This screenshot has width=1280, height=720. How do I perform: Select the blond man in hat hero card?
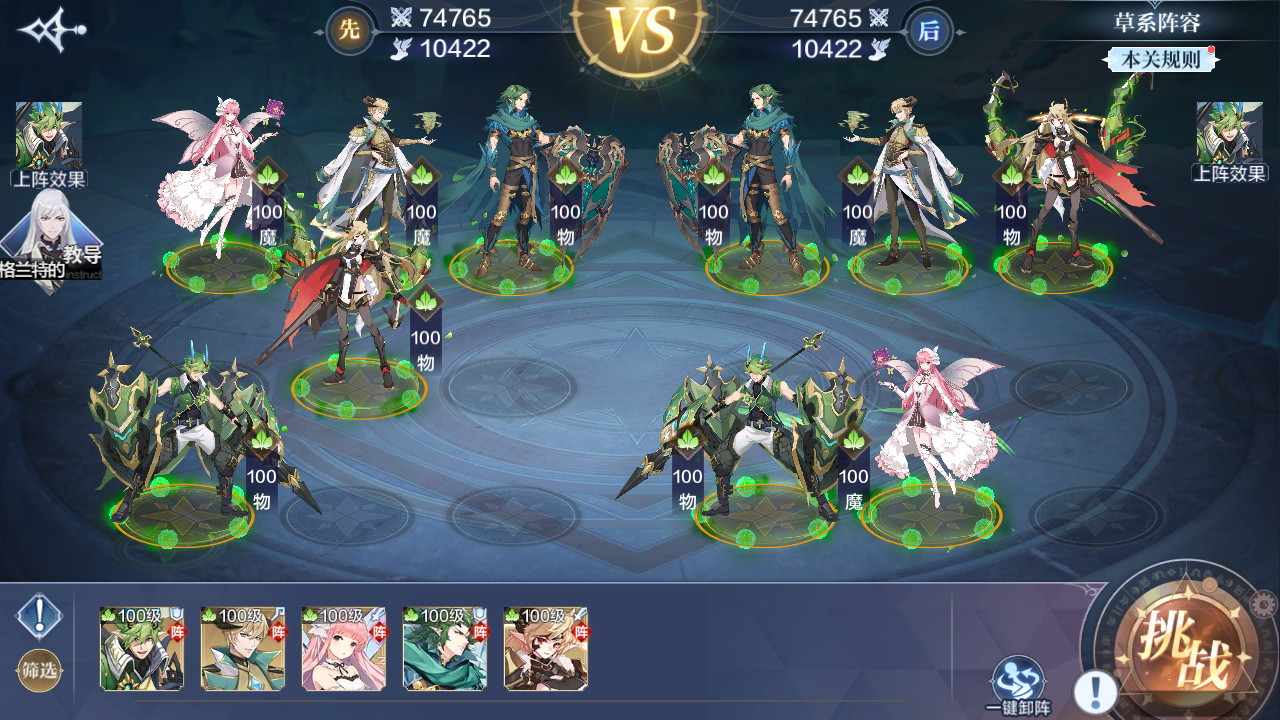tap(243, 649)
